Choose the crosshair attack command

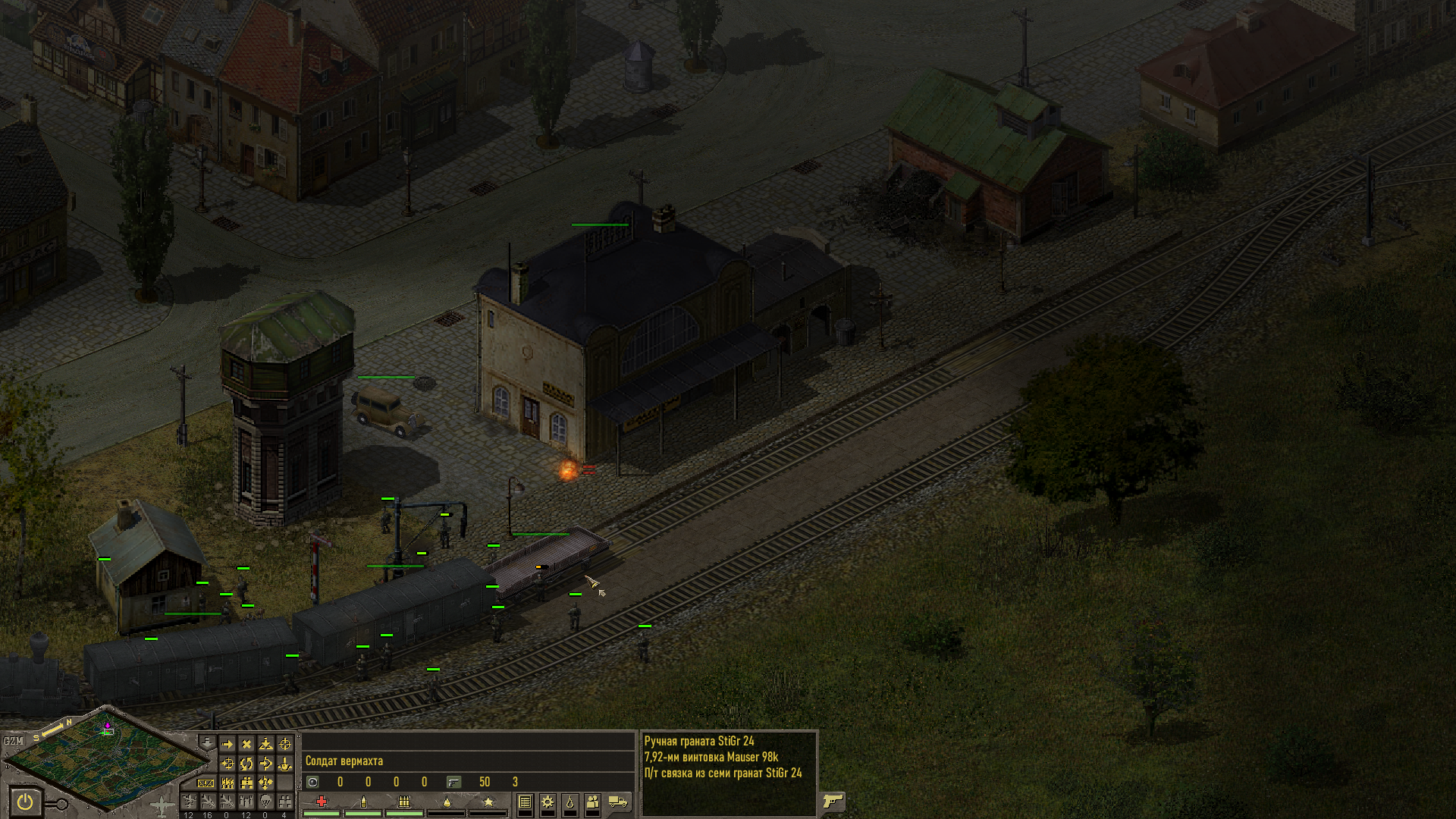[x=284, y=745]
